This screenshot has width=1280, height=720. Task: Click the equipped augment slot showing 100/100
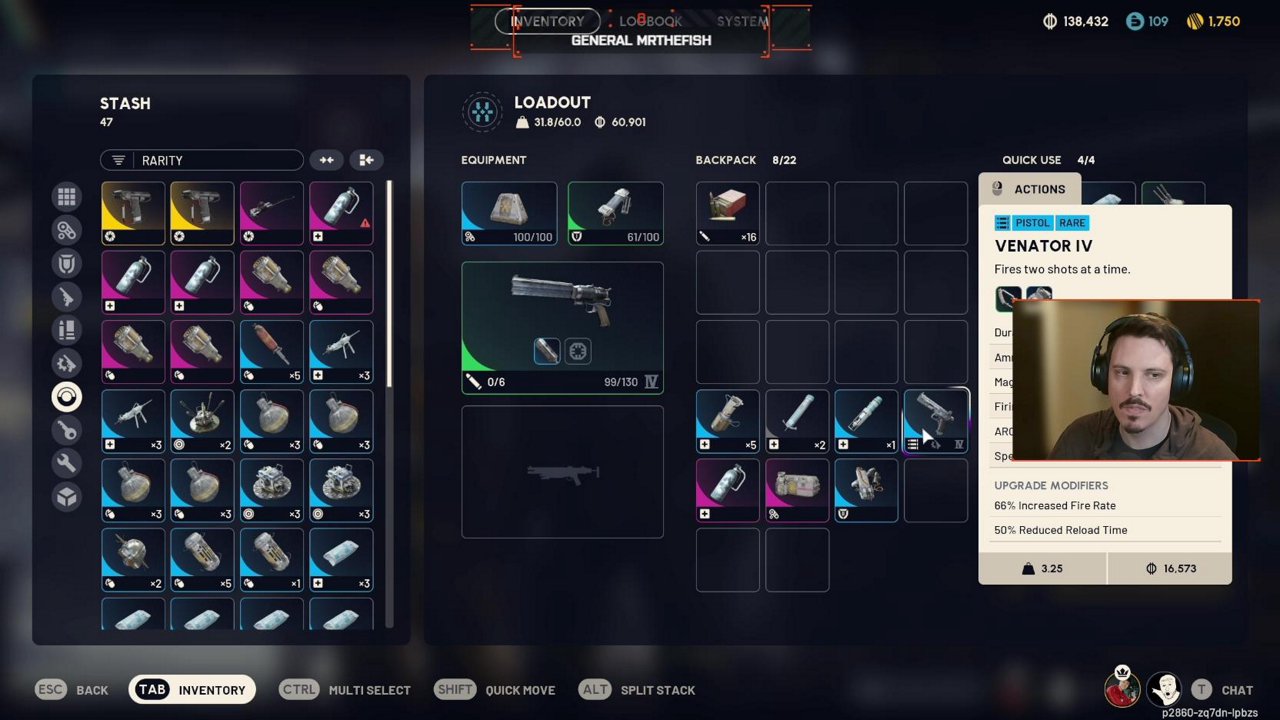tap(509, 213)
